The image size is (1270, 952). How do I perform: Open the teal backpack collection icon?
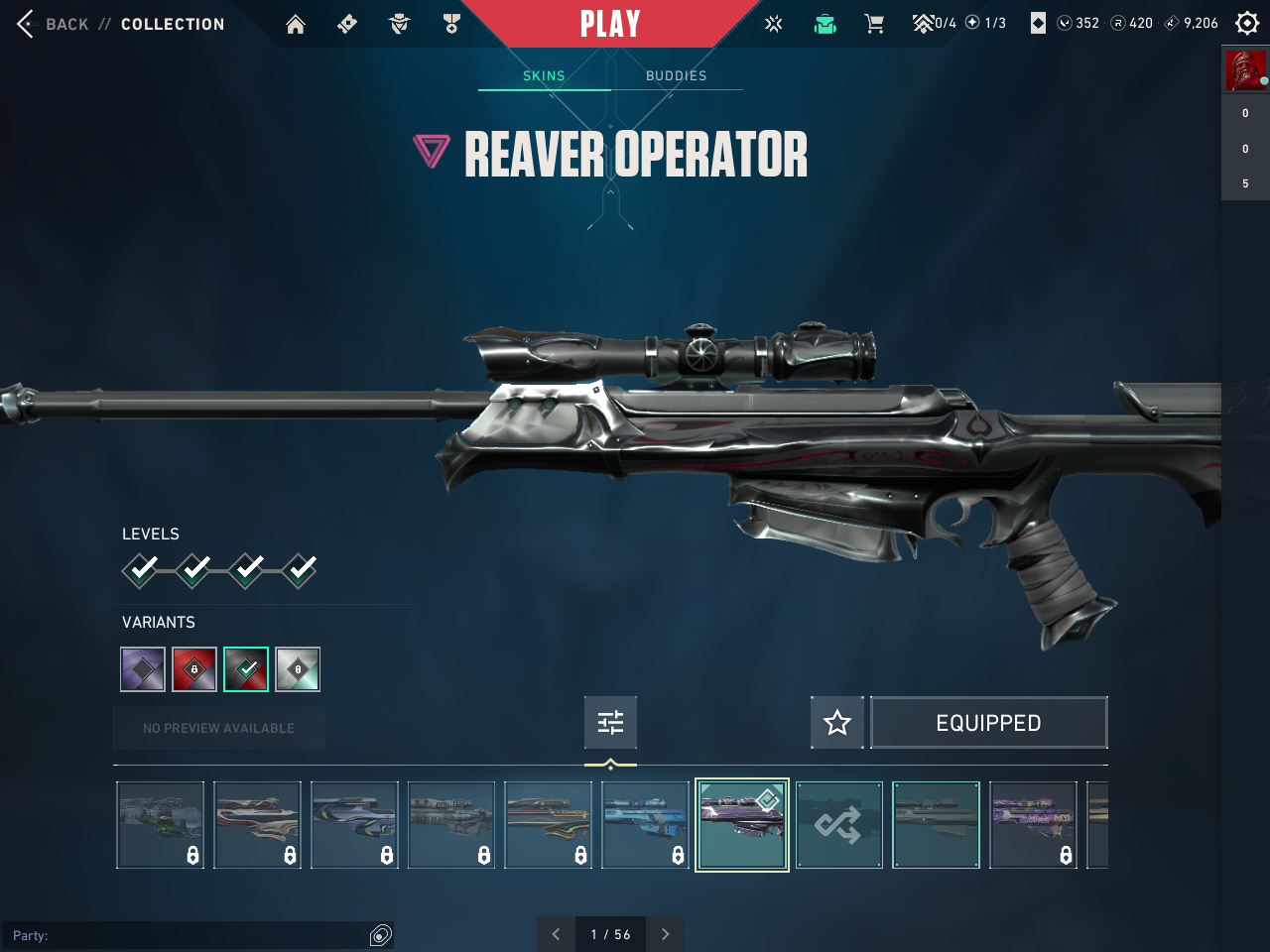pos(825,24)
